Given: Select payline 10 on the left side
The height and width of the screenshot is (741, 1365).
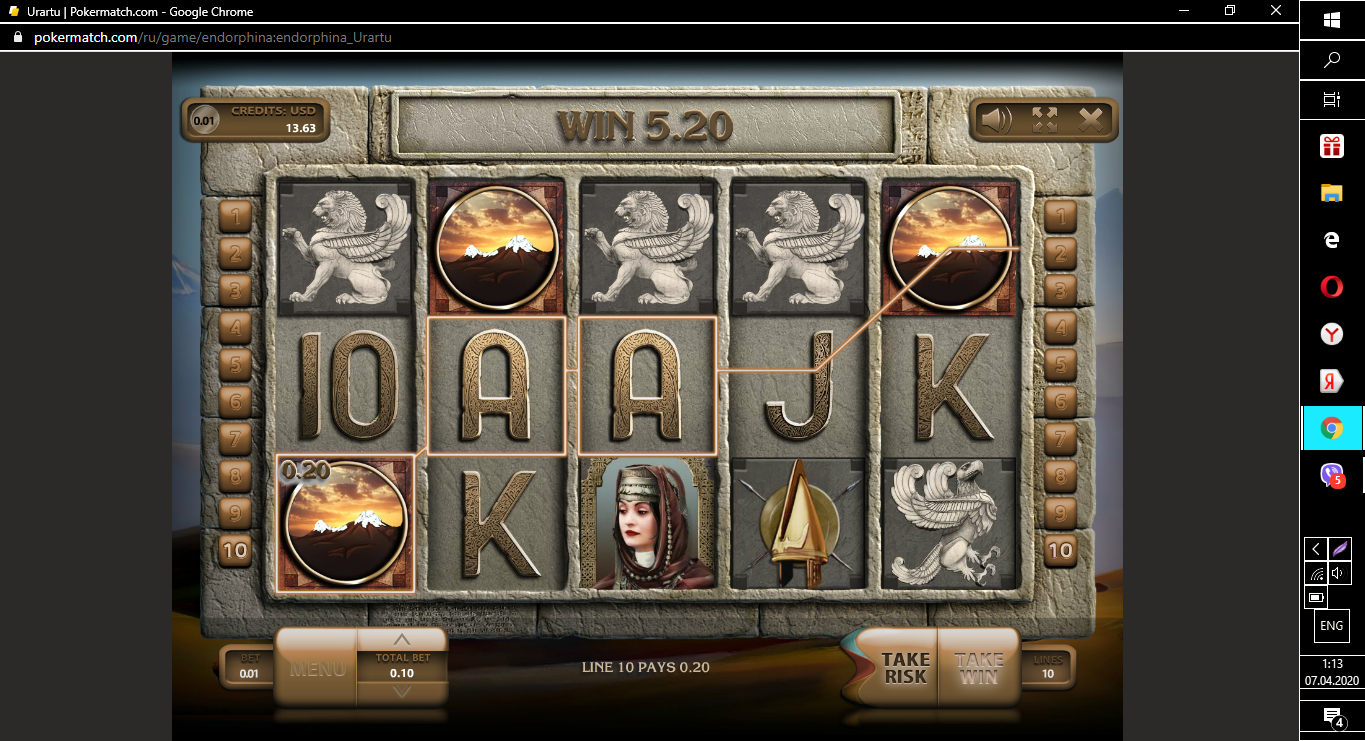Looking at the screenshot, I should (x=235, y=550).
